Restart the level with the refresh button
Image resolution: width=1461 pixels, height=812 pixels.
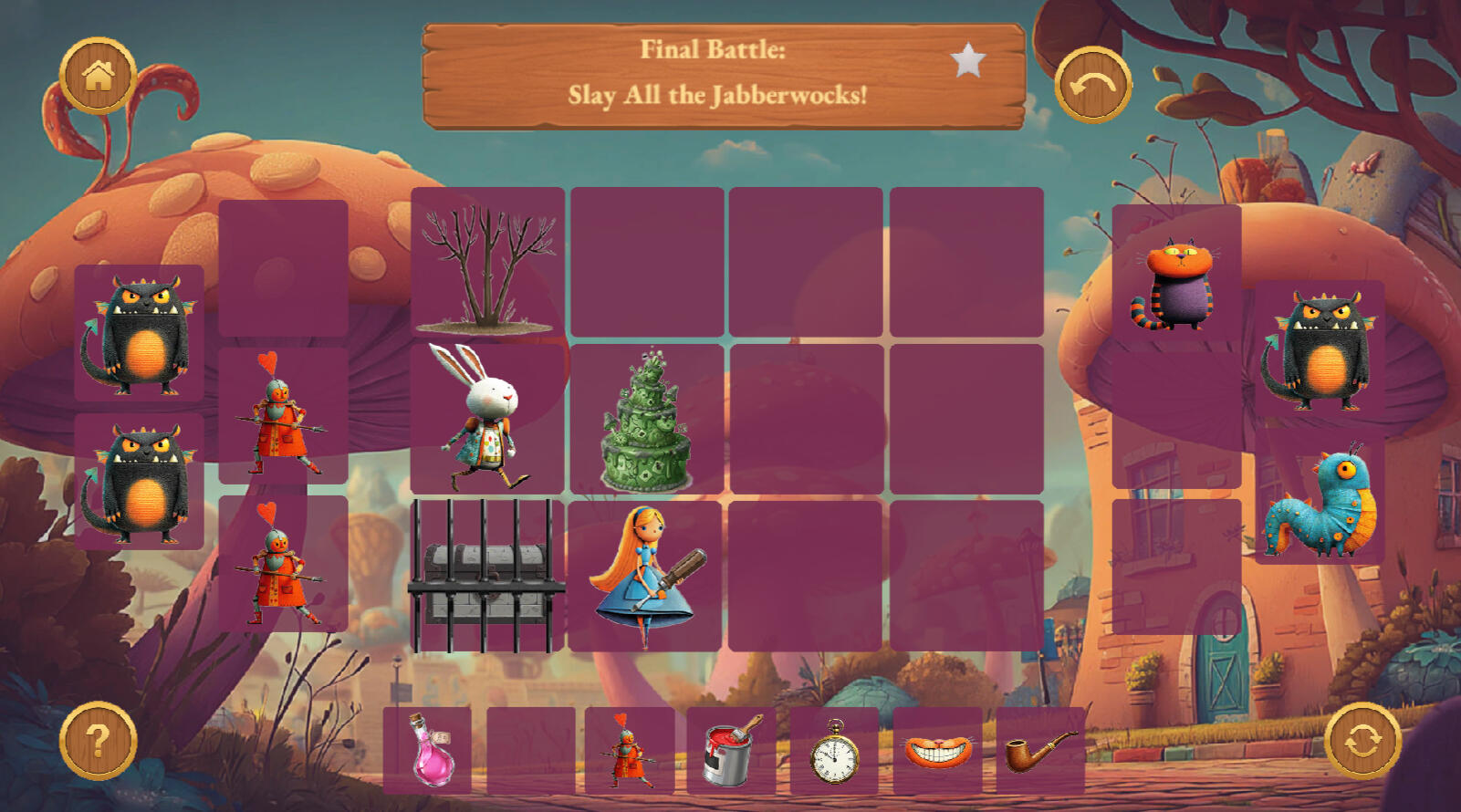[1362, 740]
